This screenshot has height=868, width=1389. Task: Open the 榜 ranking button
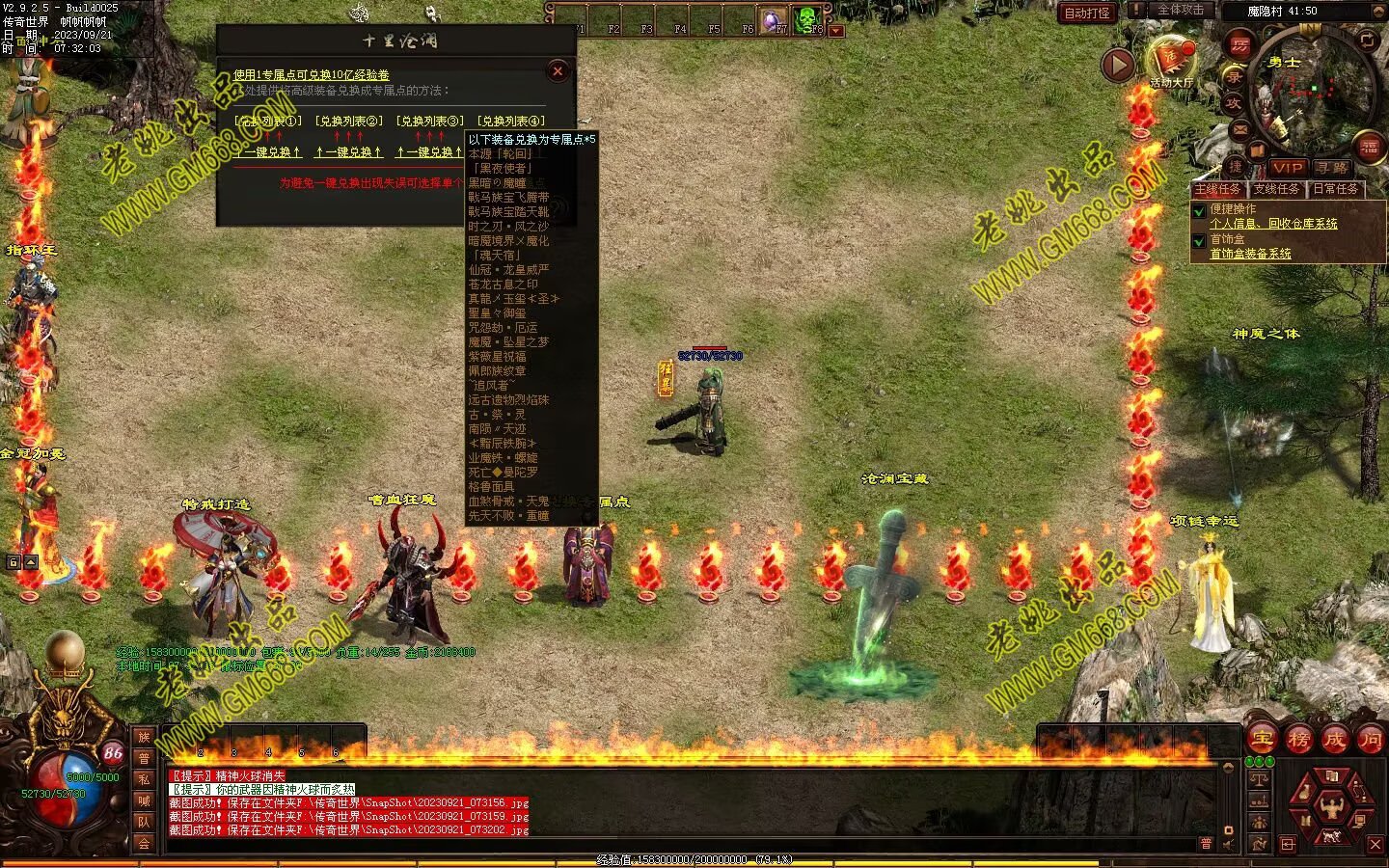click(x=1298, y=740)
